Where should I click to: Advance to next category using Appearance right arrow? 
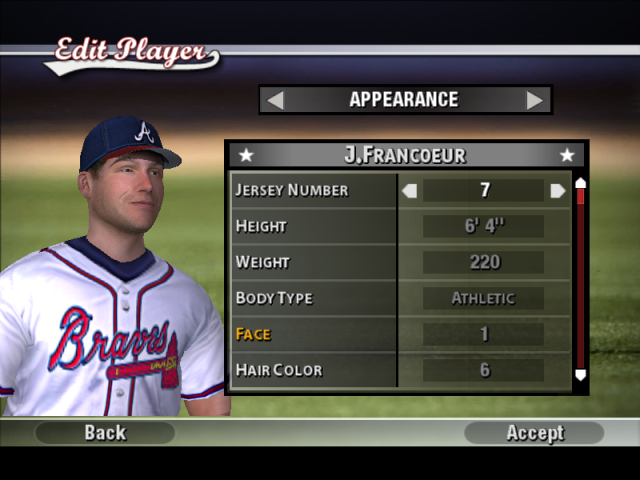tap(535, 100)
